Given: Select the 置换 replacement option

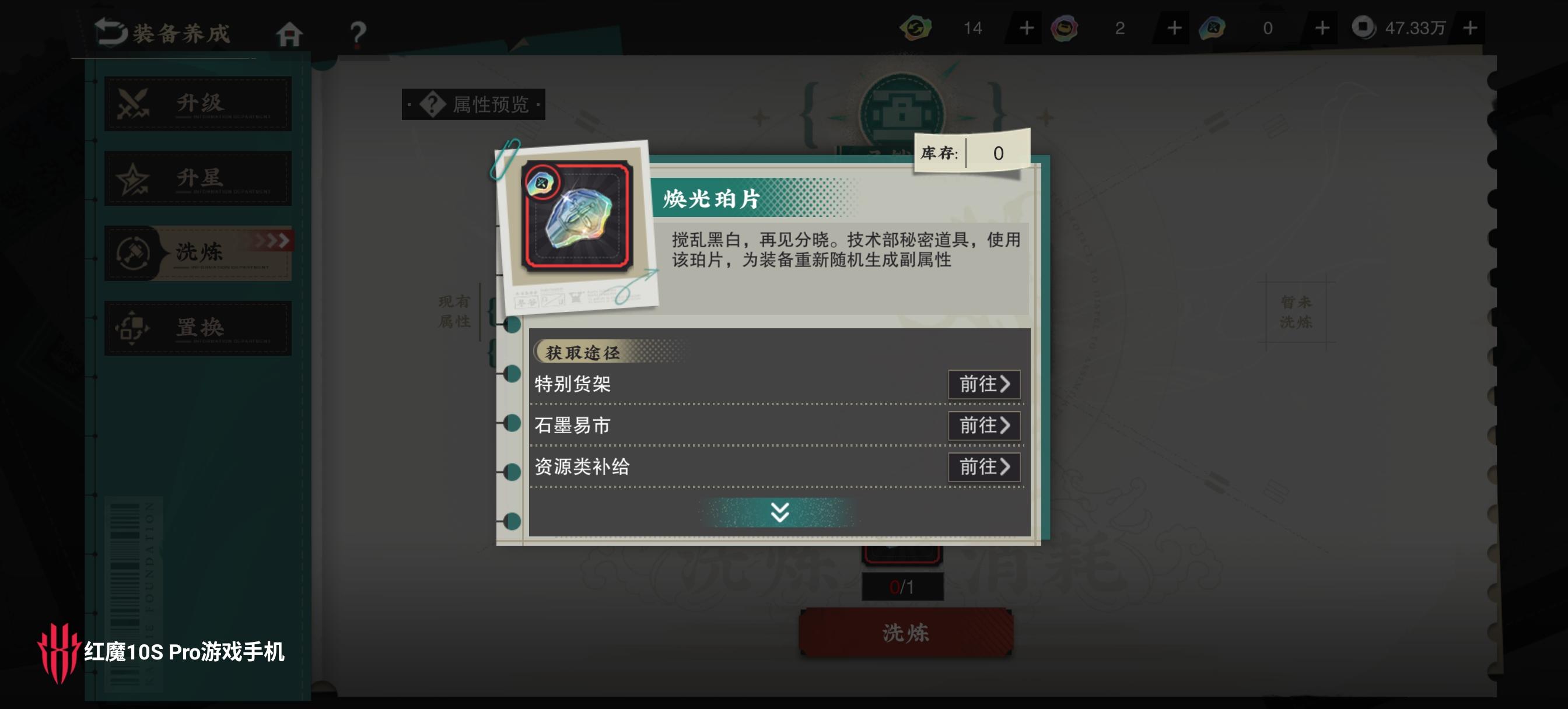Looking at the screenshot, I should tap(197, 328).
